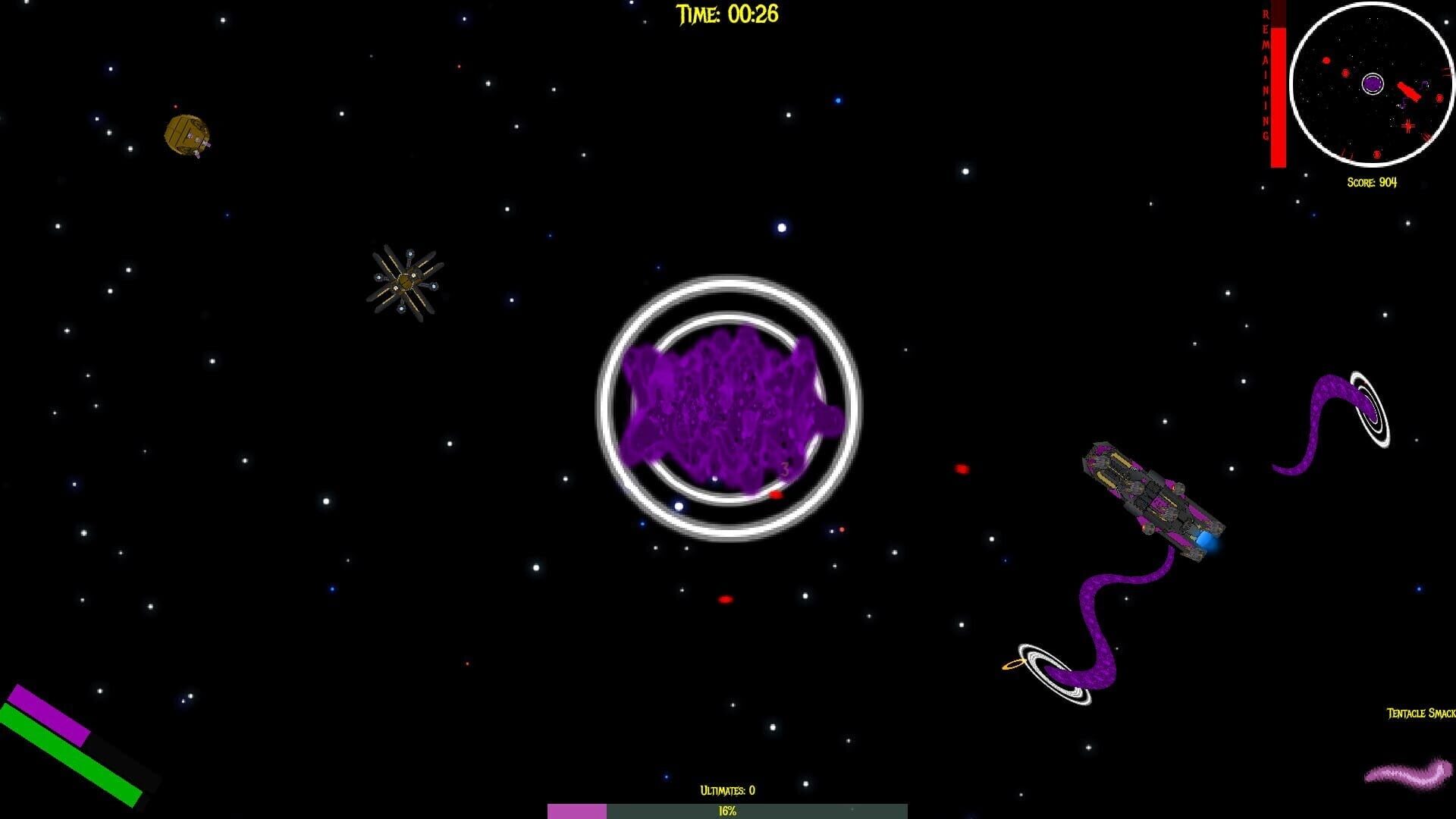Image resolution: width=1456 pixels, height=819 pixels.
Task: Select the pink worm creature in the bottom-right corner
Action: [x=1409, y=775]
